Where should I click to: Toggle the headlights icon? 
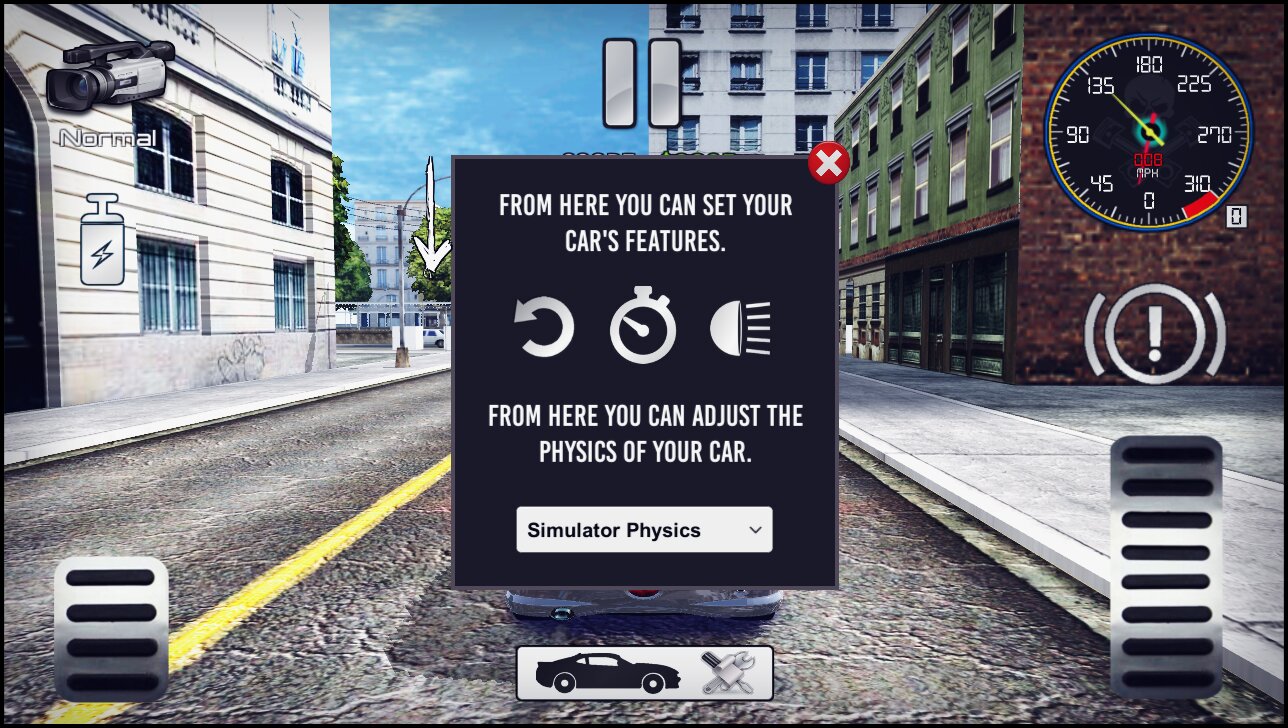click(x=741, y=328)
